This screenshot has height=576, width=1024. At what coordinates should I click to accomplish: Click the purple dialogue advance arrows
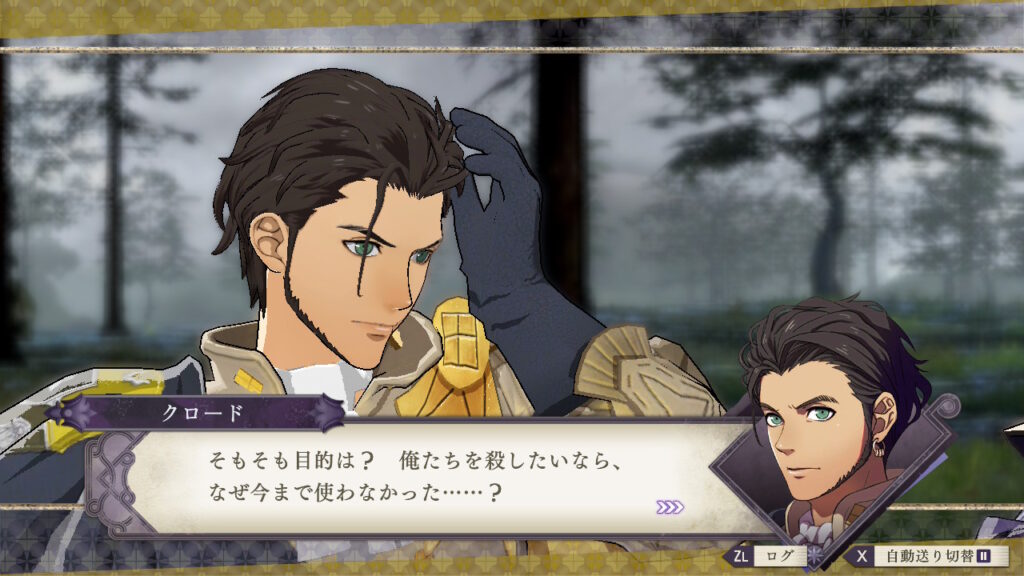coord(670,507)
